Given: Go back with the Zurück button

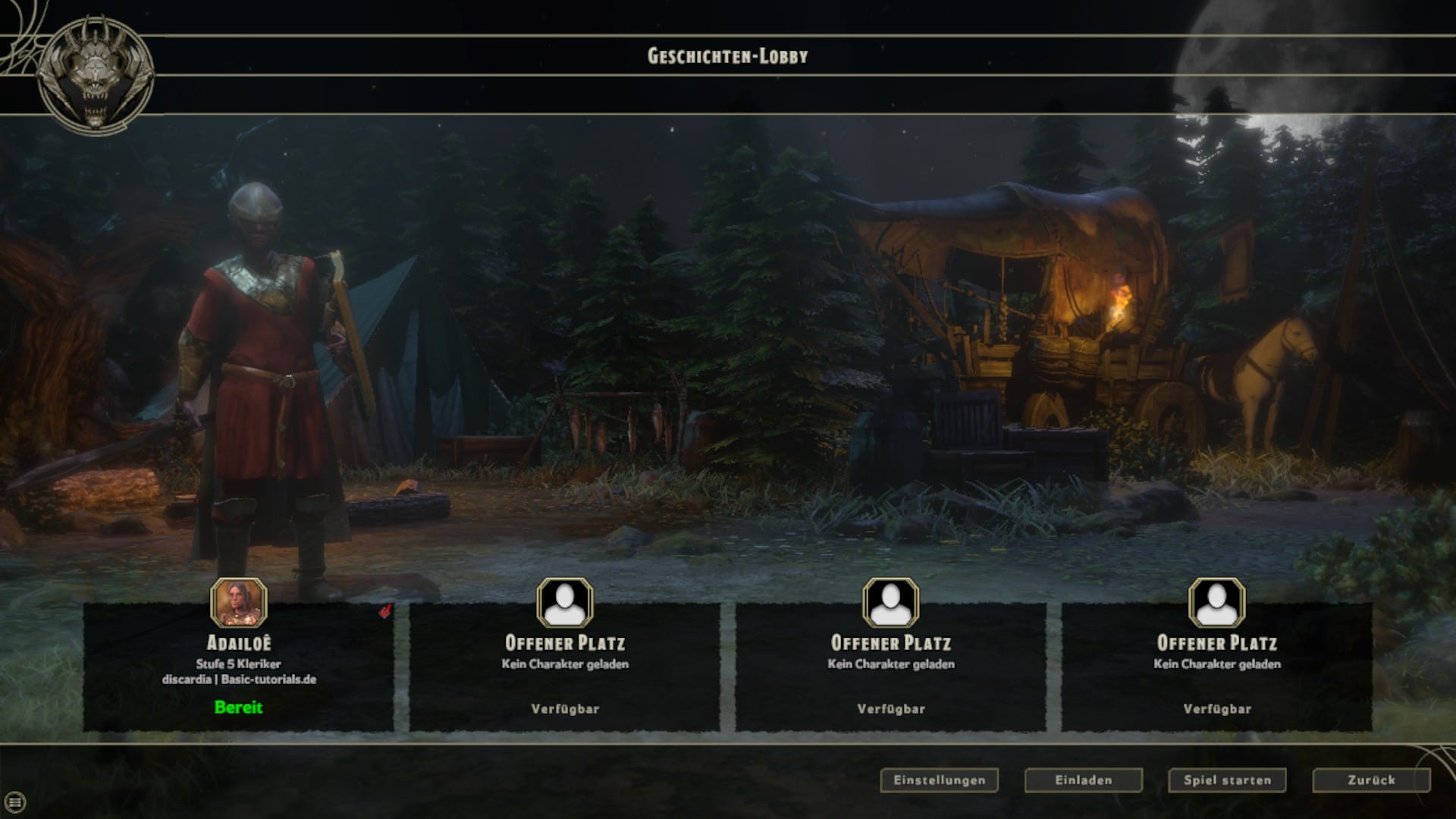Looking at the screenshot, I should pos(1371,780).
